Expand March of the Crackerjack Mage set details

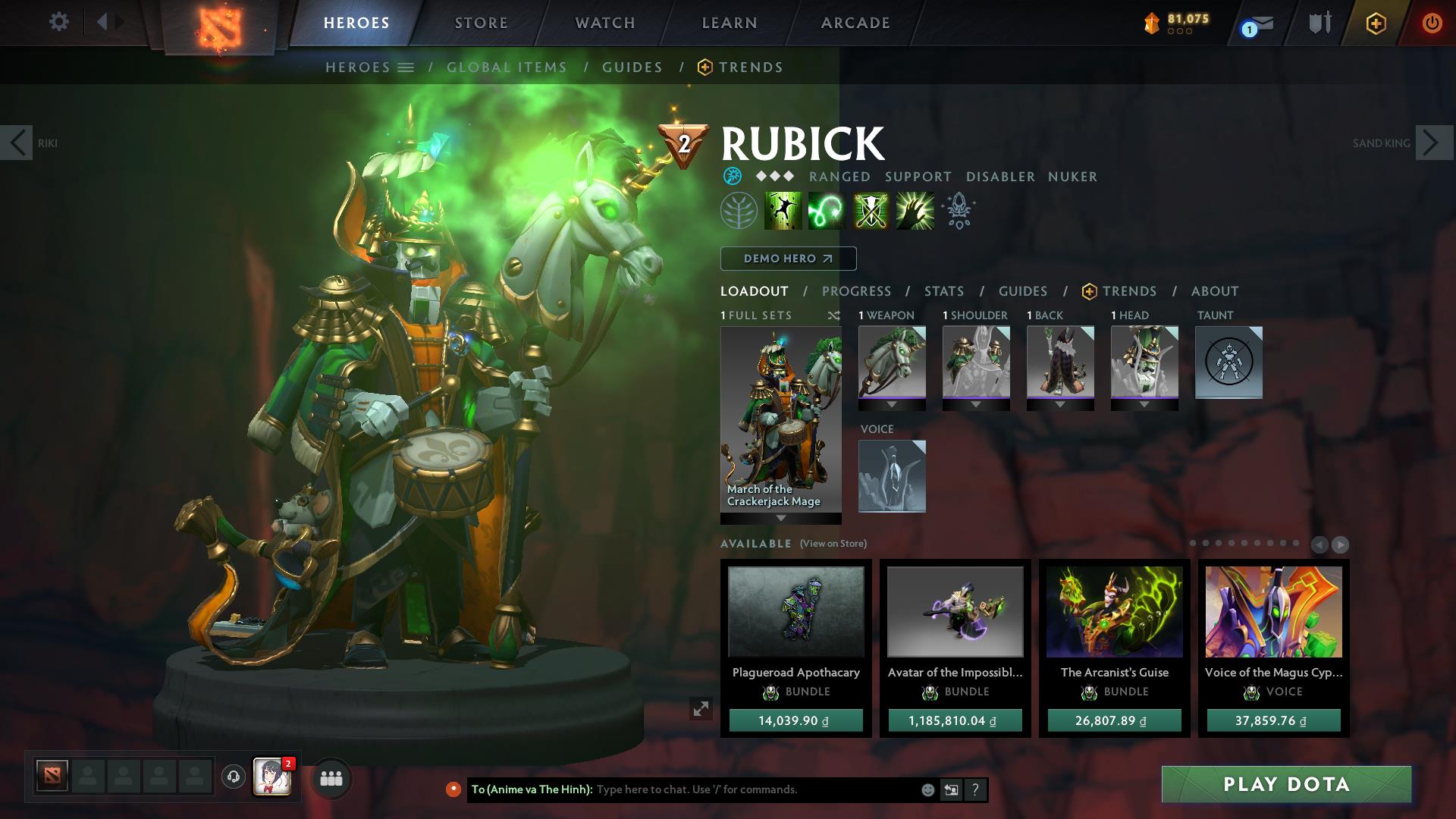(780, 519)
